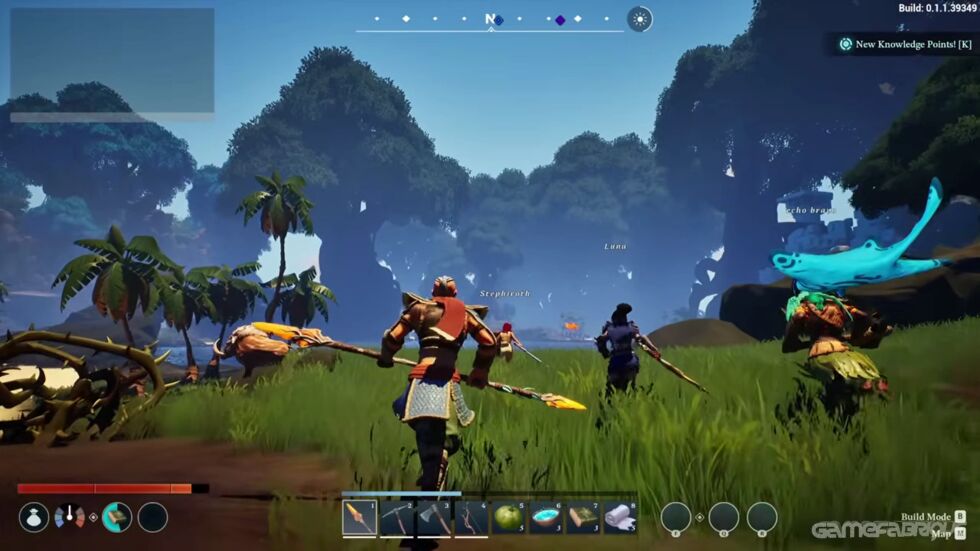Select the white cloth roll slot
Image resolution: width=980 pixels, height=551 pixels.
tap(620, 517)
